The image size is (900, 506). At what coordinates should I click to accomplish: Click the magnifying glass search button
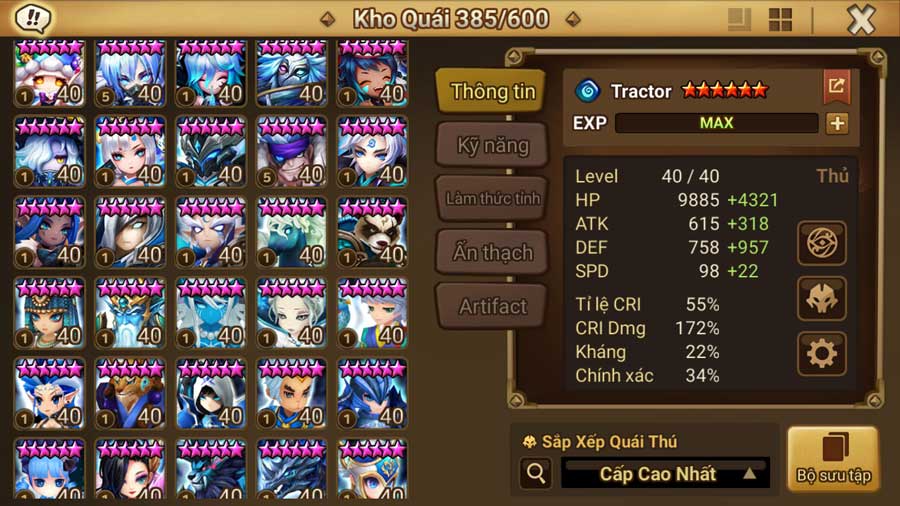(535, 473)
